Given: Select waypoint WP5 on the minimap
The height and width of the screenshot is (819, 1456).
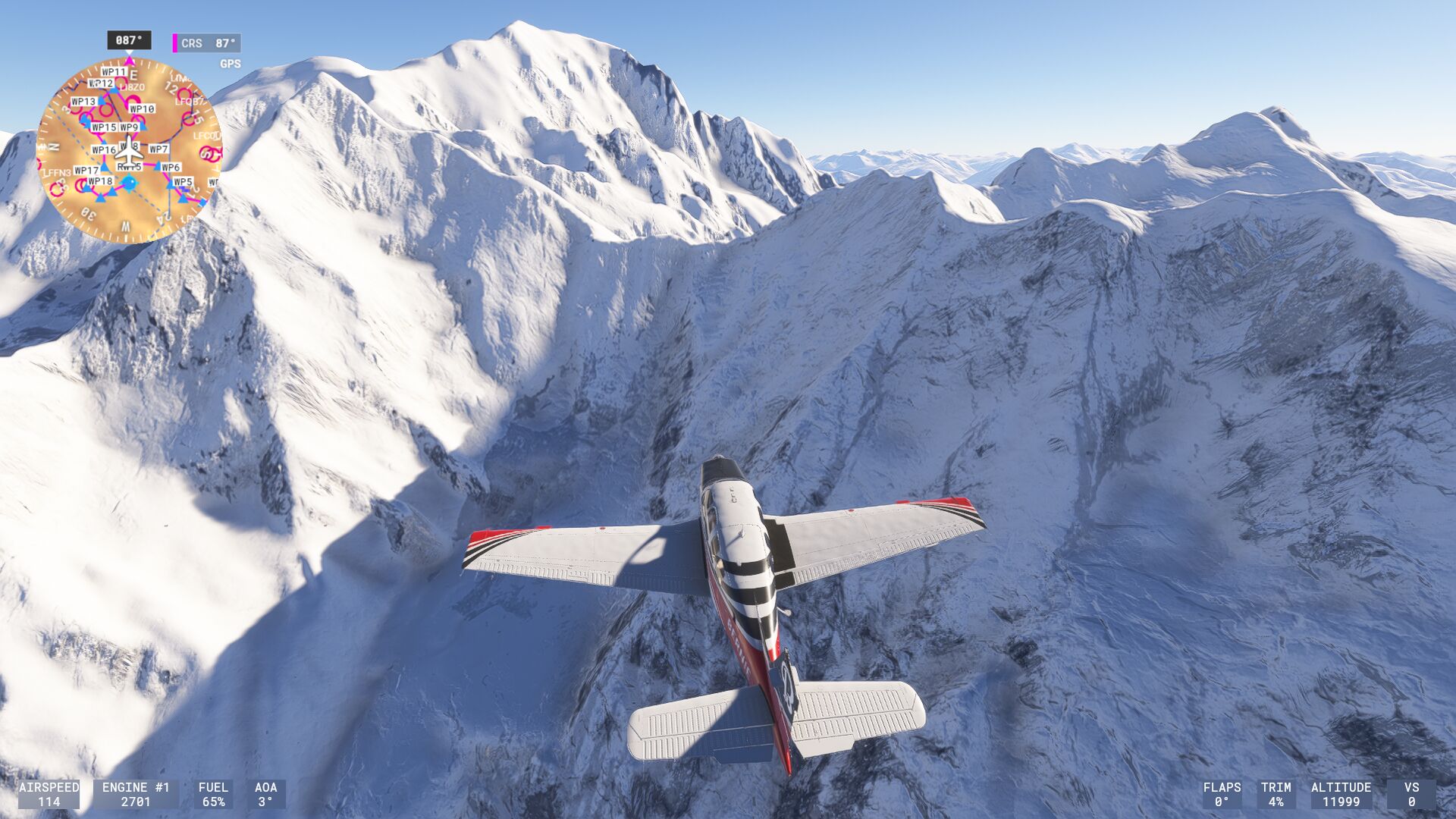Looking at the screenshot, I should (183, 182).
